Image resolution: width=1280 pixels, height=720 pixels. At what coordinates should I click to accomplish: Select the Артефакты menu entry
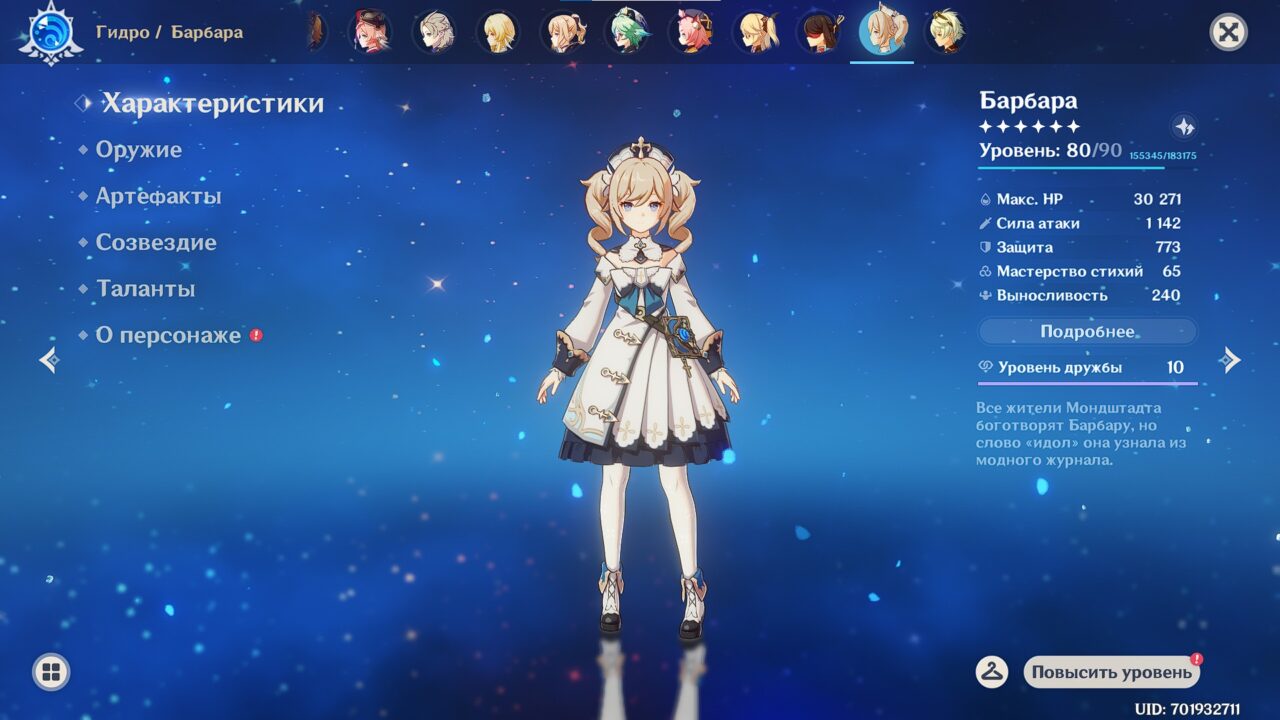tap(158, 196)
